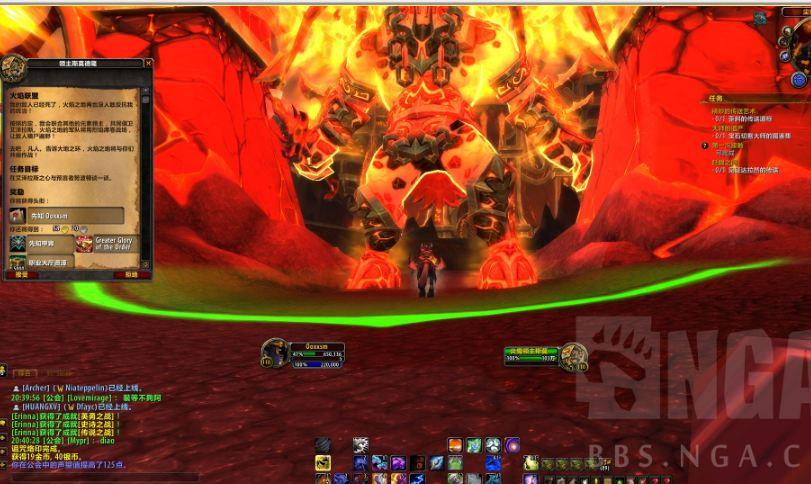Activate the yellow-bordered ability icon
811x484 pixels.
(x=323, y=462)
